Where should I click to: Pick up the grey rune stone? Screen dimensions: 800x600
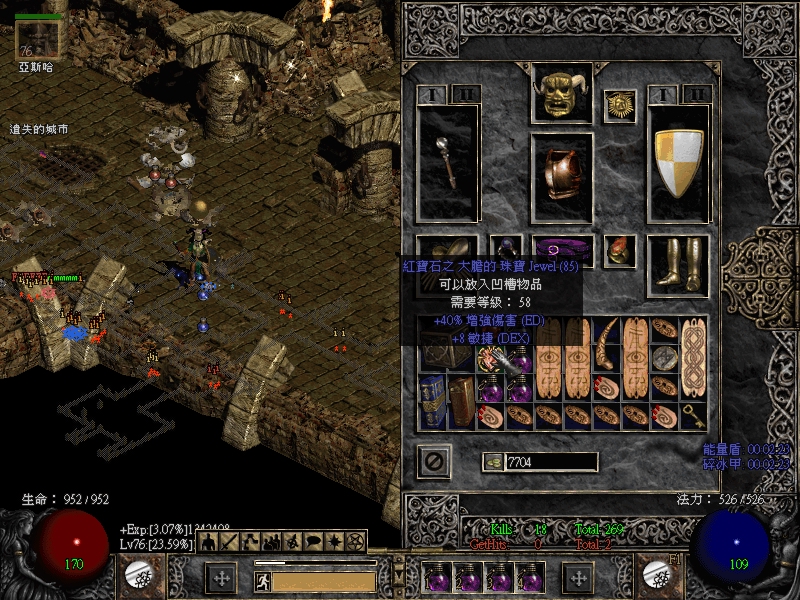click(x=664, y=357)
